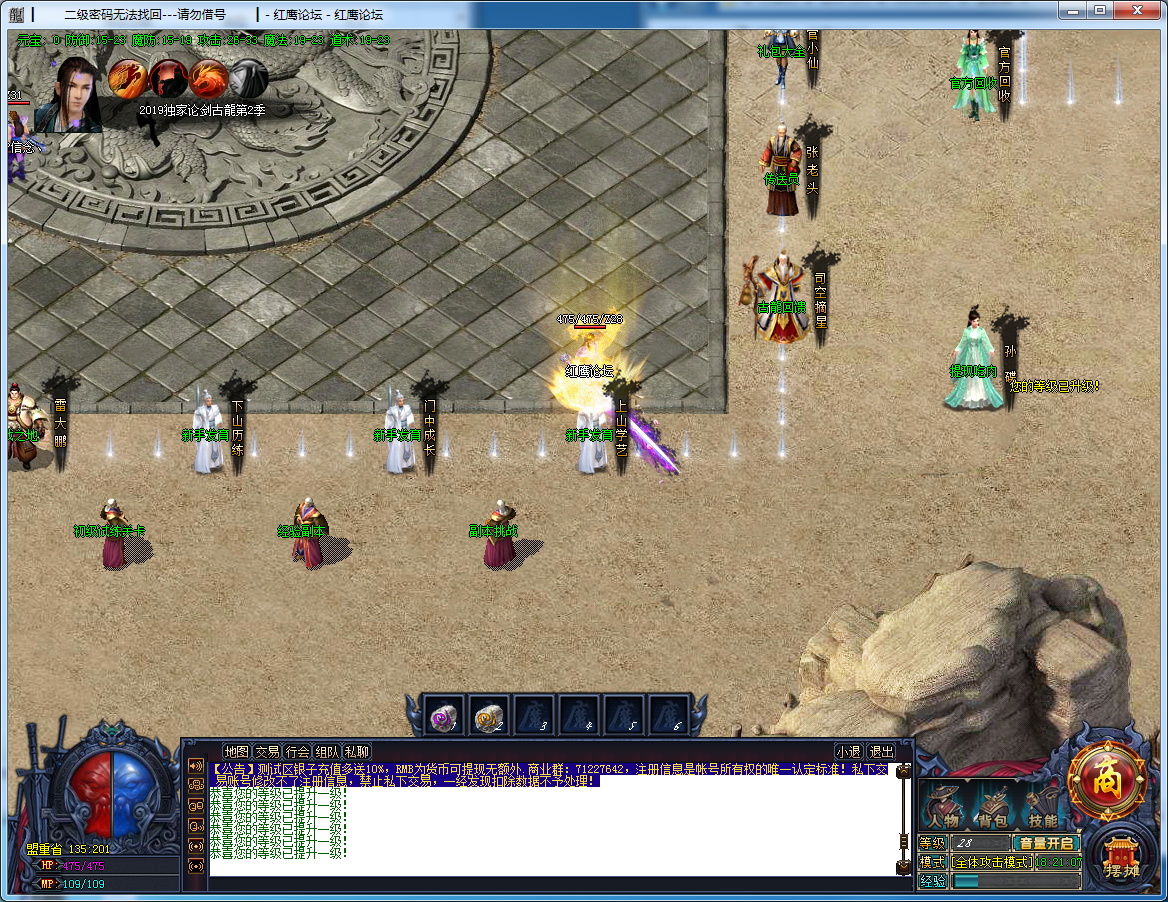
Task: Click the 小退 logout button
Action: point(849,752)
